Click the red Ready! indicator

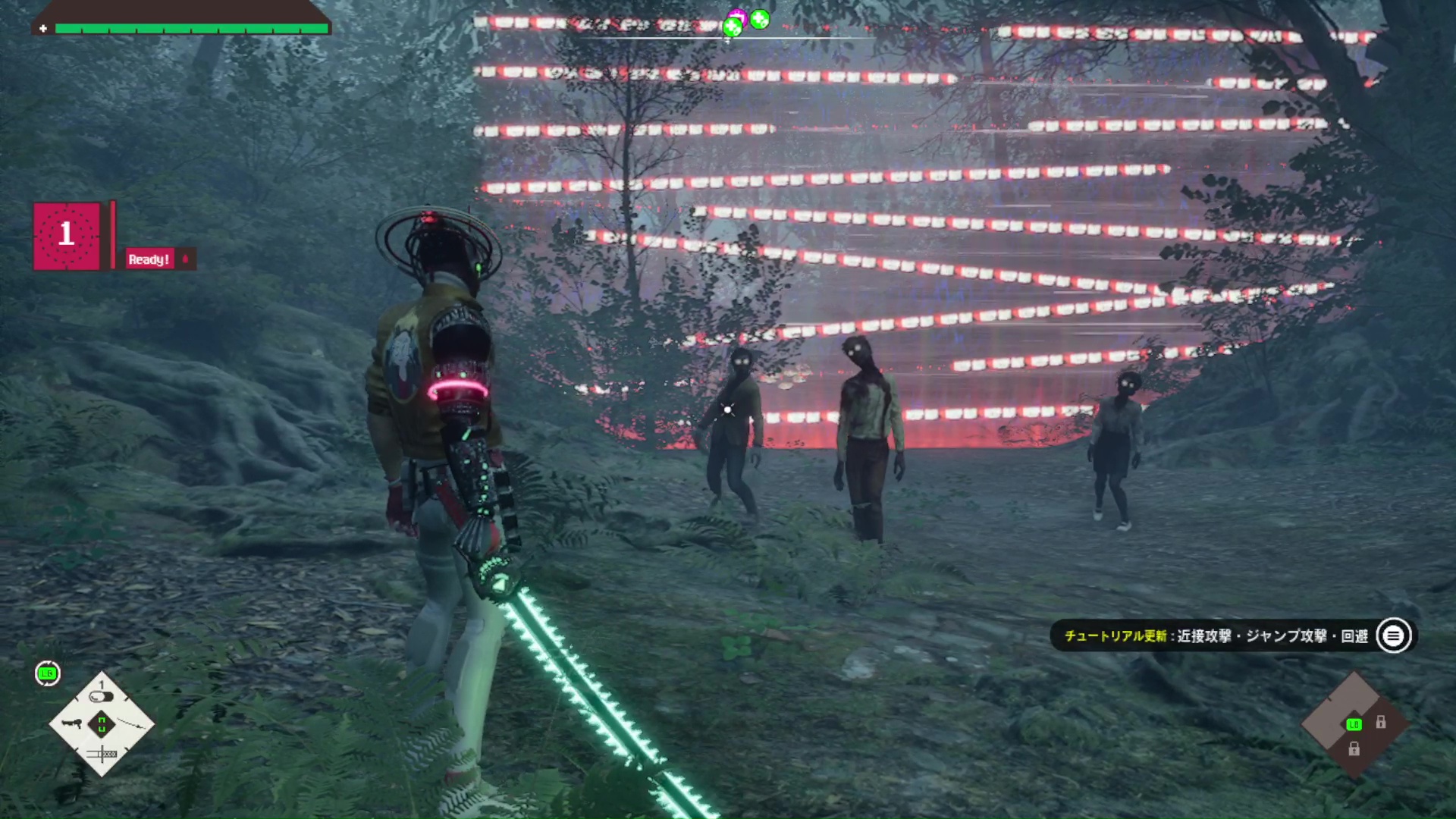[149, 259]
